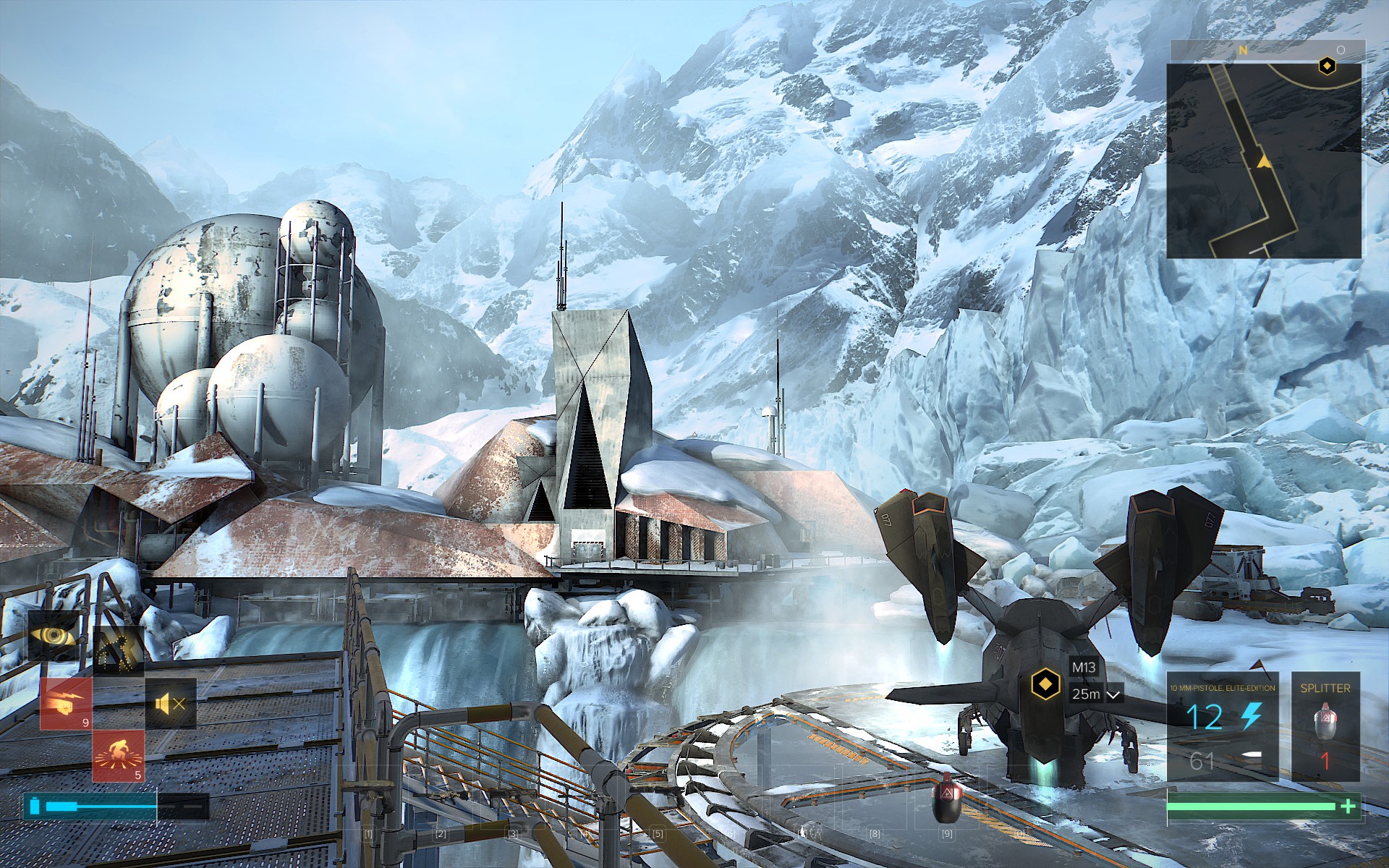1389x868 pixels.
Task: Open the minimap
Action: pyautogui.click(x=1264, y=161)
